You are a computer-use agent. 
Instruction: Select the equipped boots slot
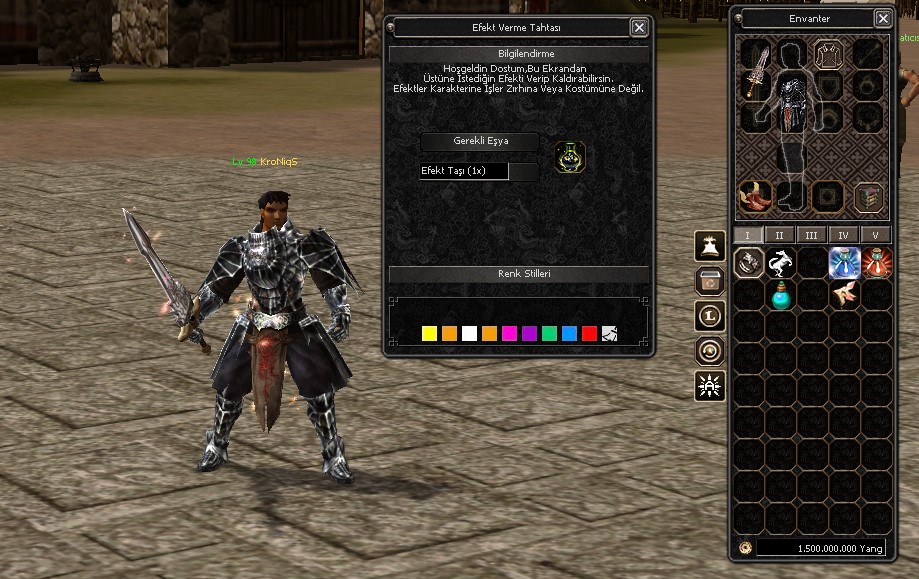click(755, 196)
